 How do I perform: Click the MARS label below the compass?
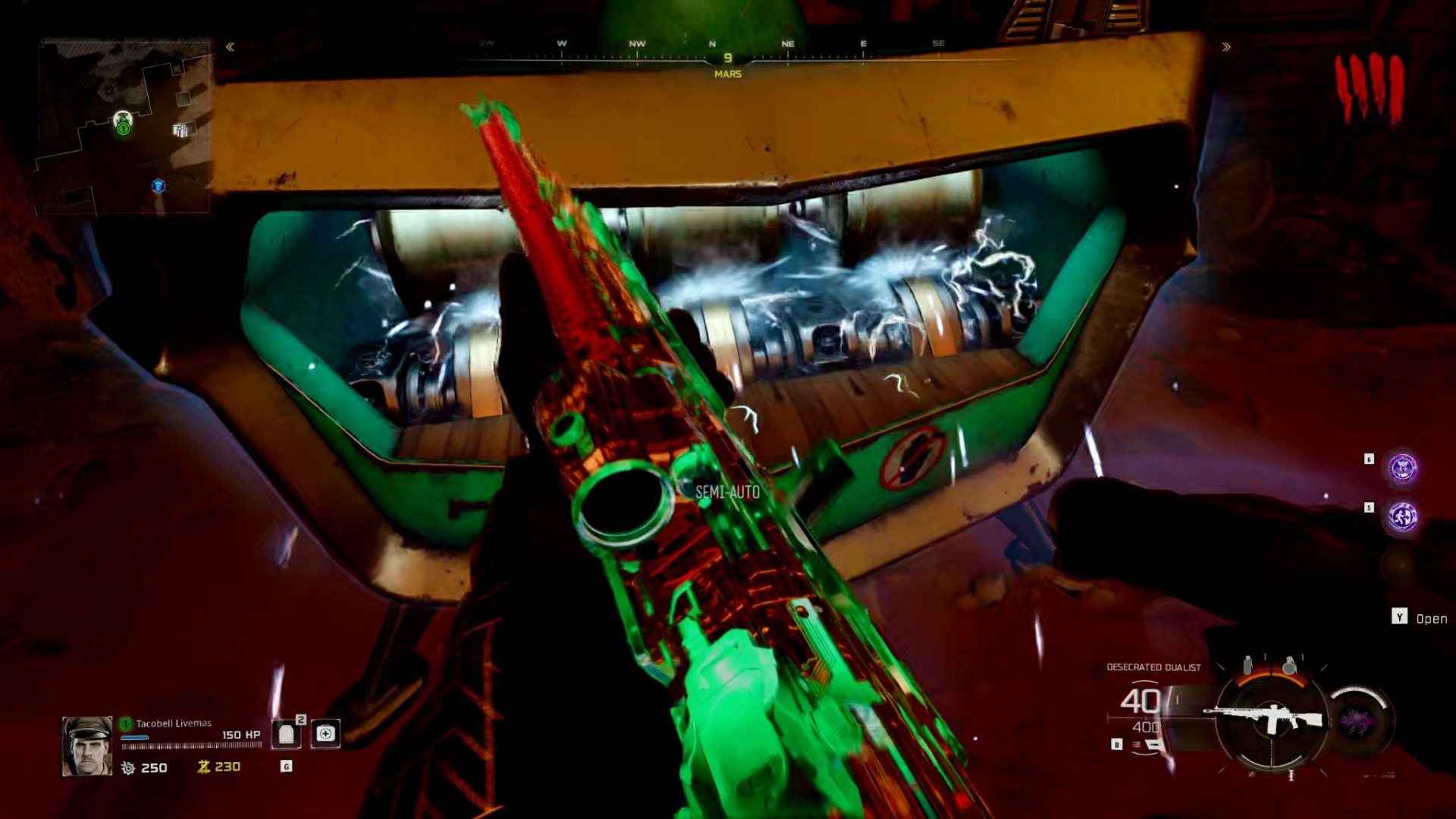(726, 74)
